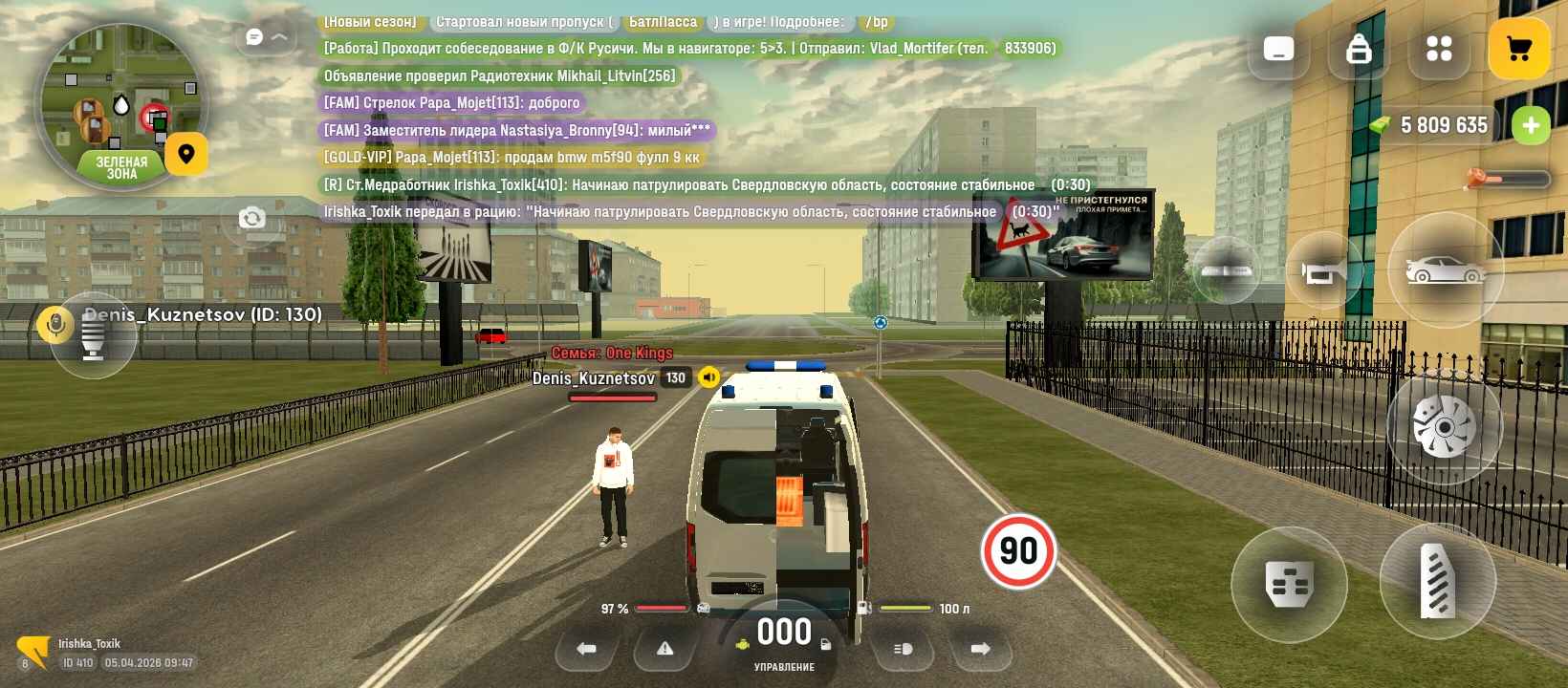The height and width of the screenshot is (688, 1568).
Task: Open the yellow shopping cart store
Action: tap(1518, 49)
